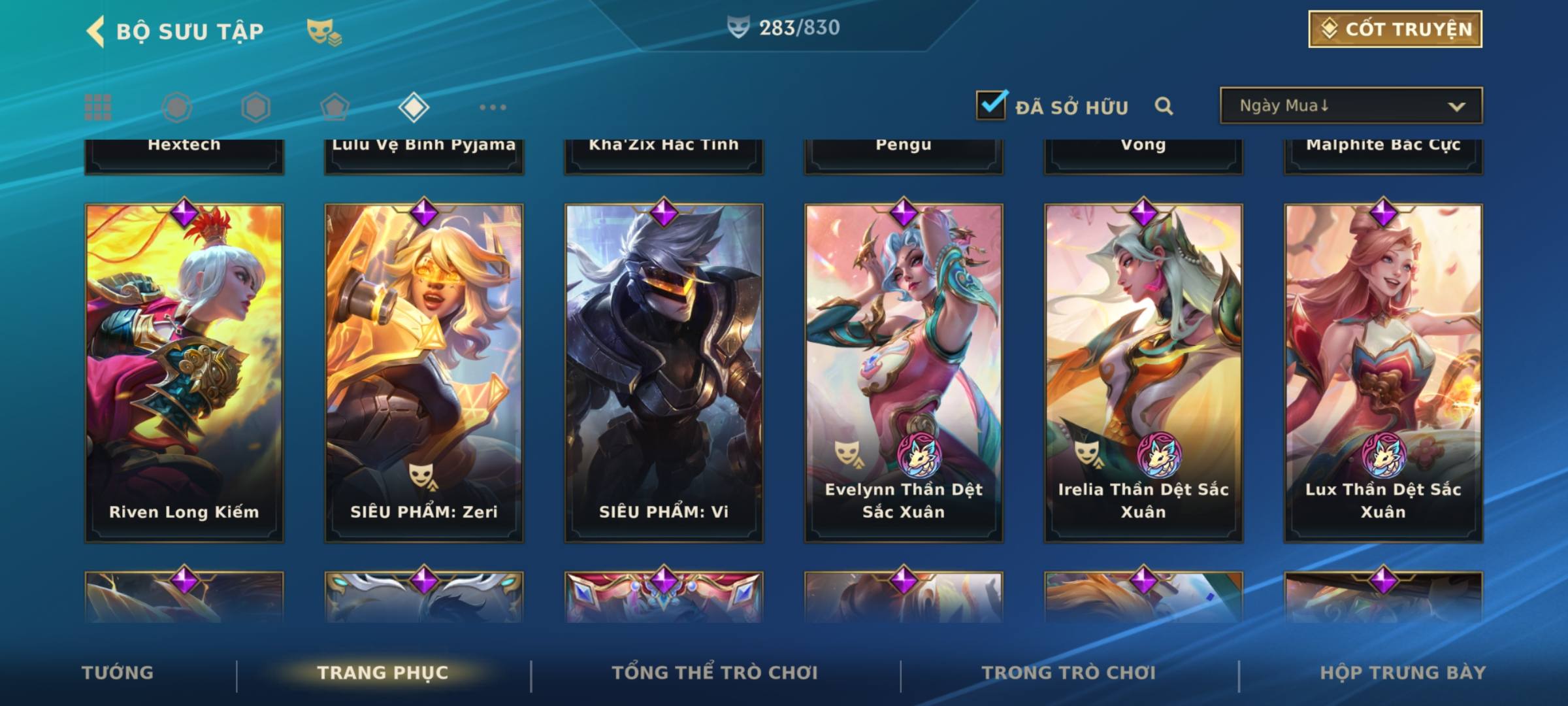Select the Riven Long Kiếm skin card
Image resolution: width=1568 pixels, height=706 pixels.
(x=184, y=373)
